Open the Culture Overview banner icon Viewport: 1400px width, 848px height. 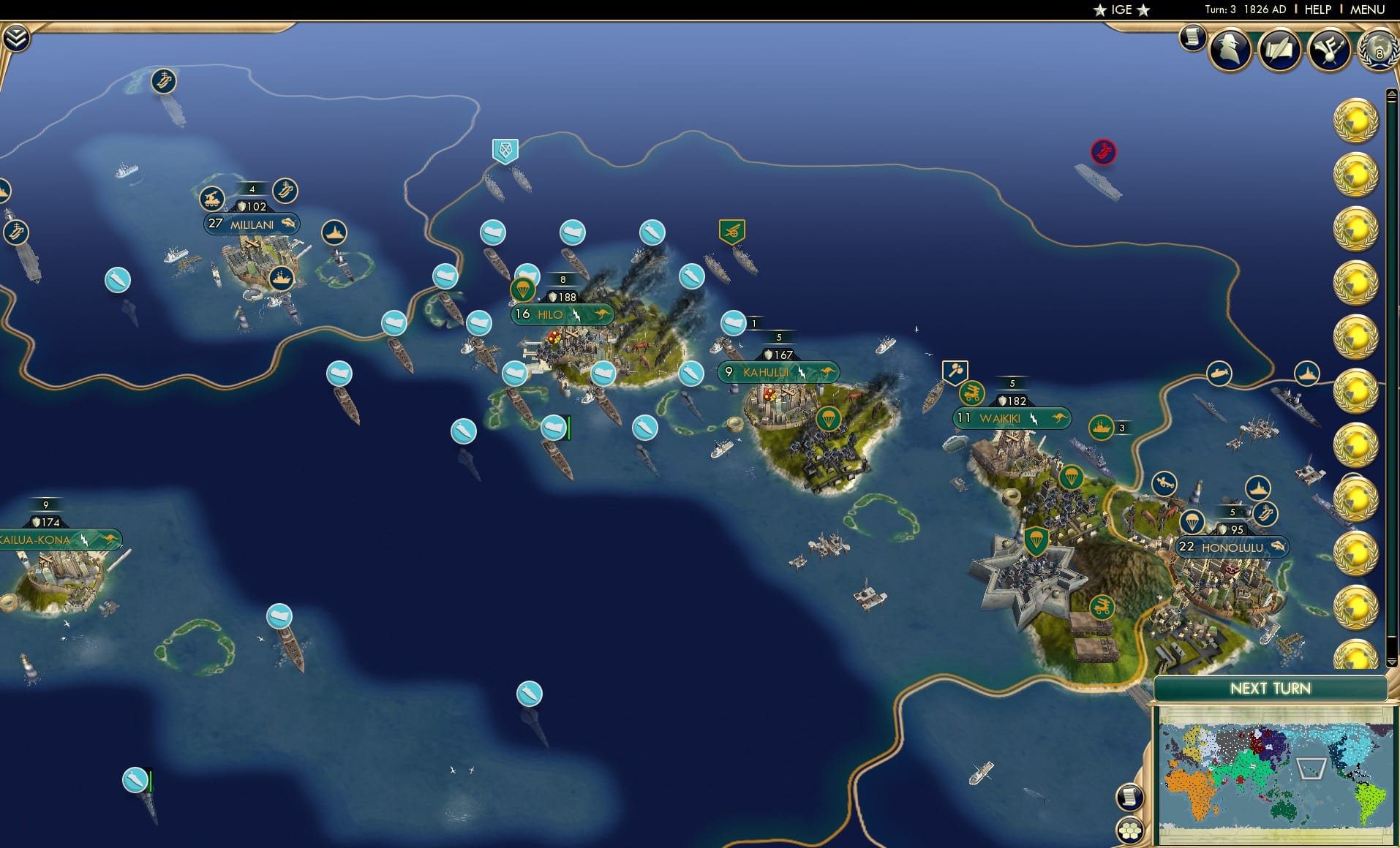point(1328,49)
